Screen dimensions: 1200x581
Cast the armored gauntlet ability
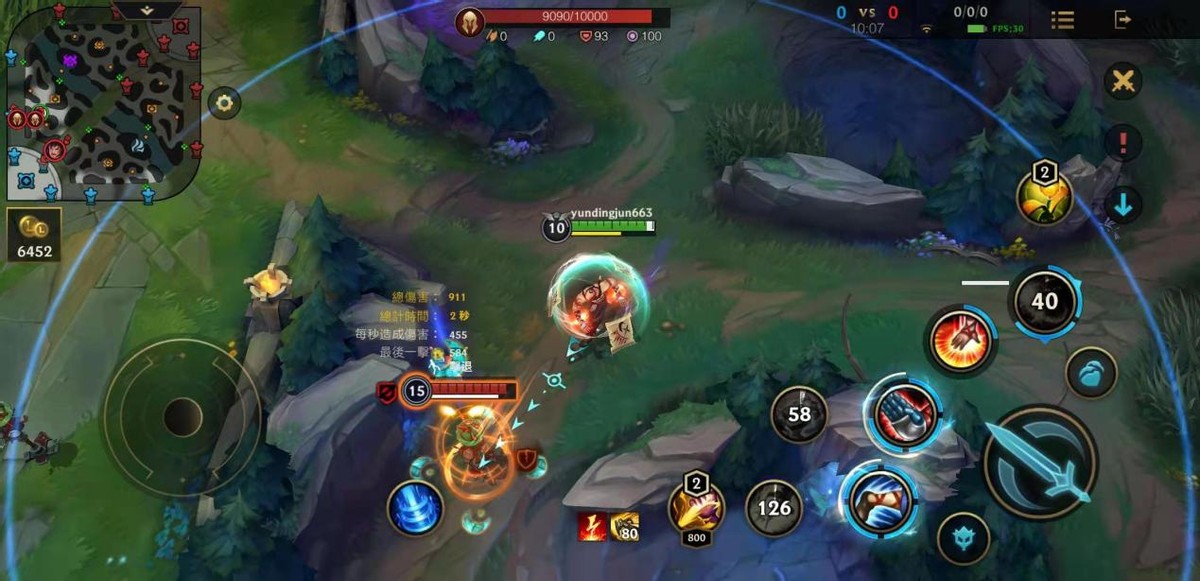(906, 410)
